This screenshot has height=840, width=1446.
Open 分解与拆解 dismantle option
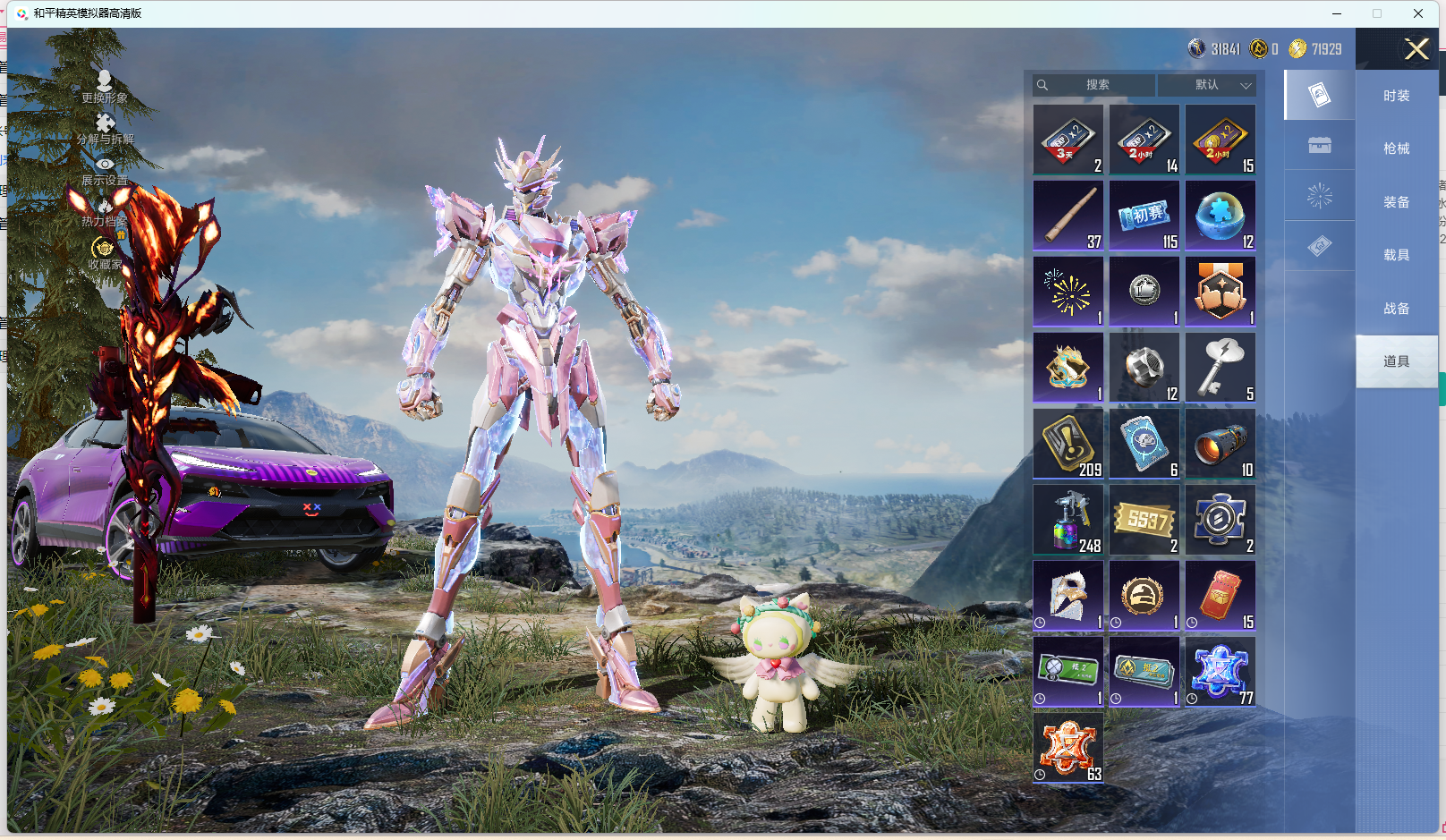tap(105, 128)
